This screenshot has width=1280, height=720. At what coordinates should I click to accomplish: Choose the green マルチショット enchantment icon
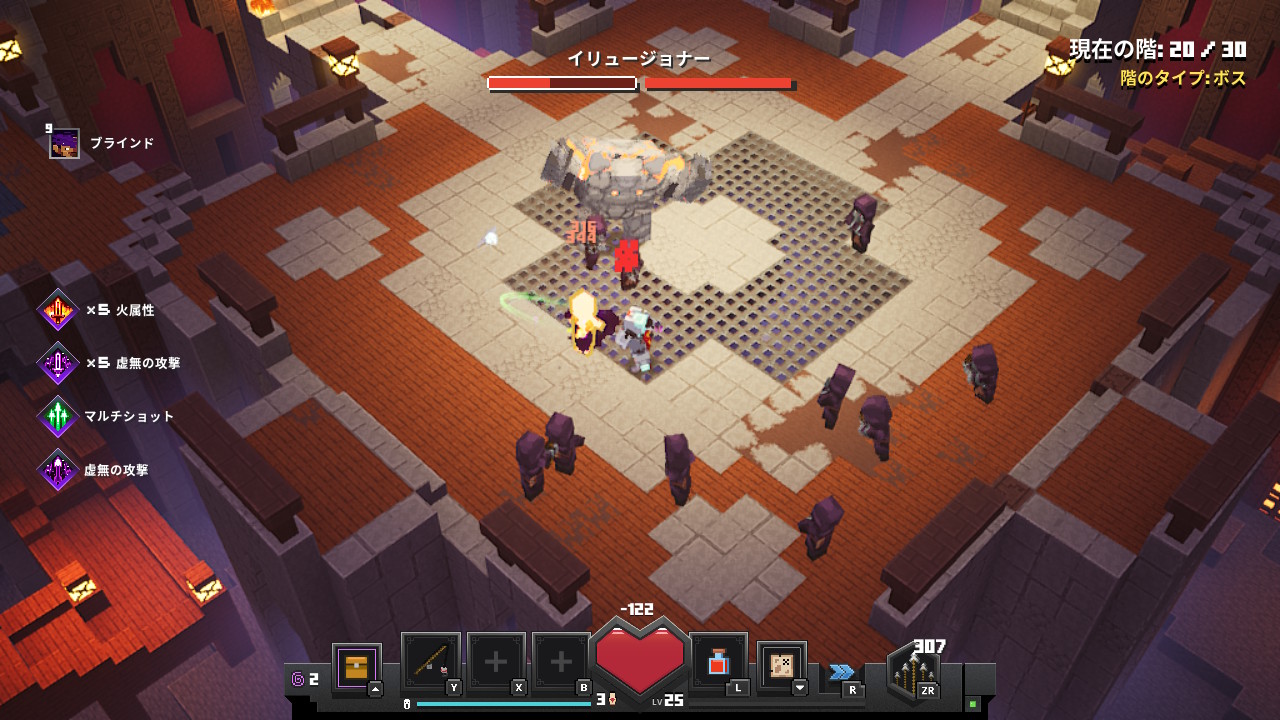(x=58, y=417)
